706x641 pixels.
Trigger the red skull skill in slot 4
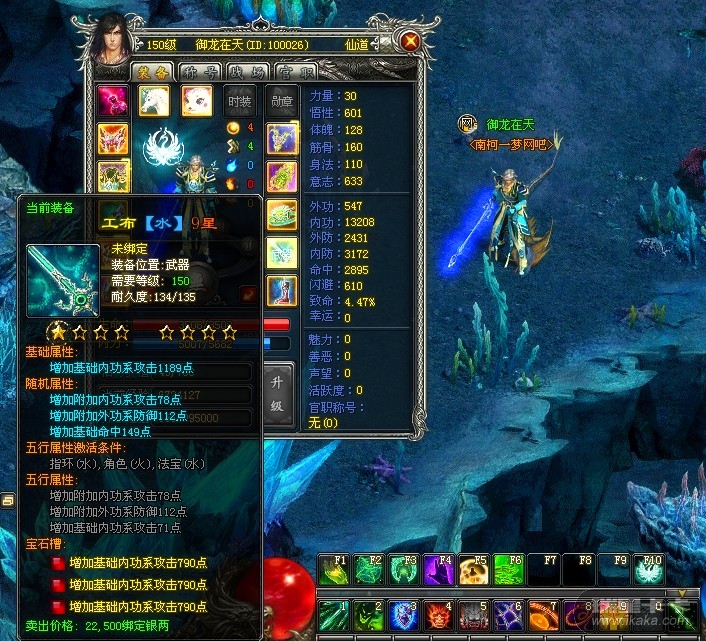437,615
